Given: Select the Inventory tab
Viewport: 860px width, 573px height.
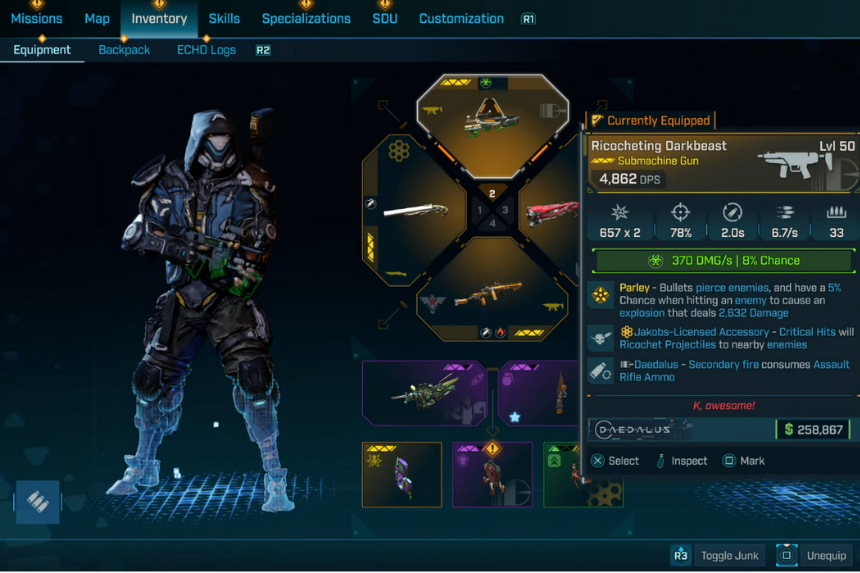Looking at the screenshot, I should [159, 19].
